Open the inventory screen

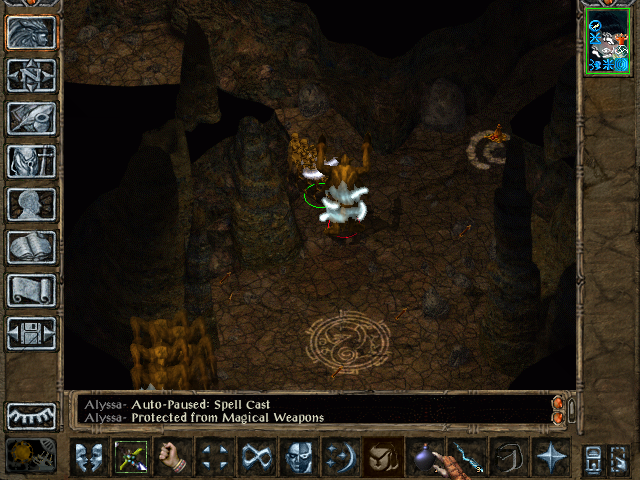point(31,161)
